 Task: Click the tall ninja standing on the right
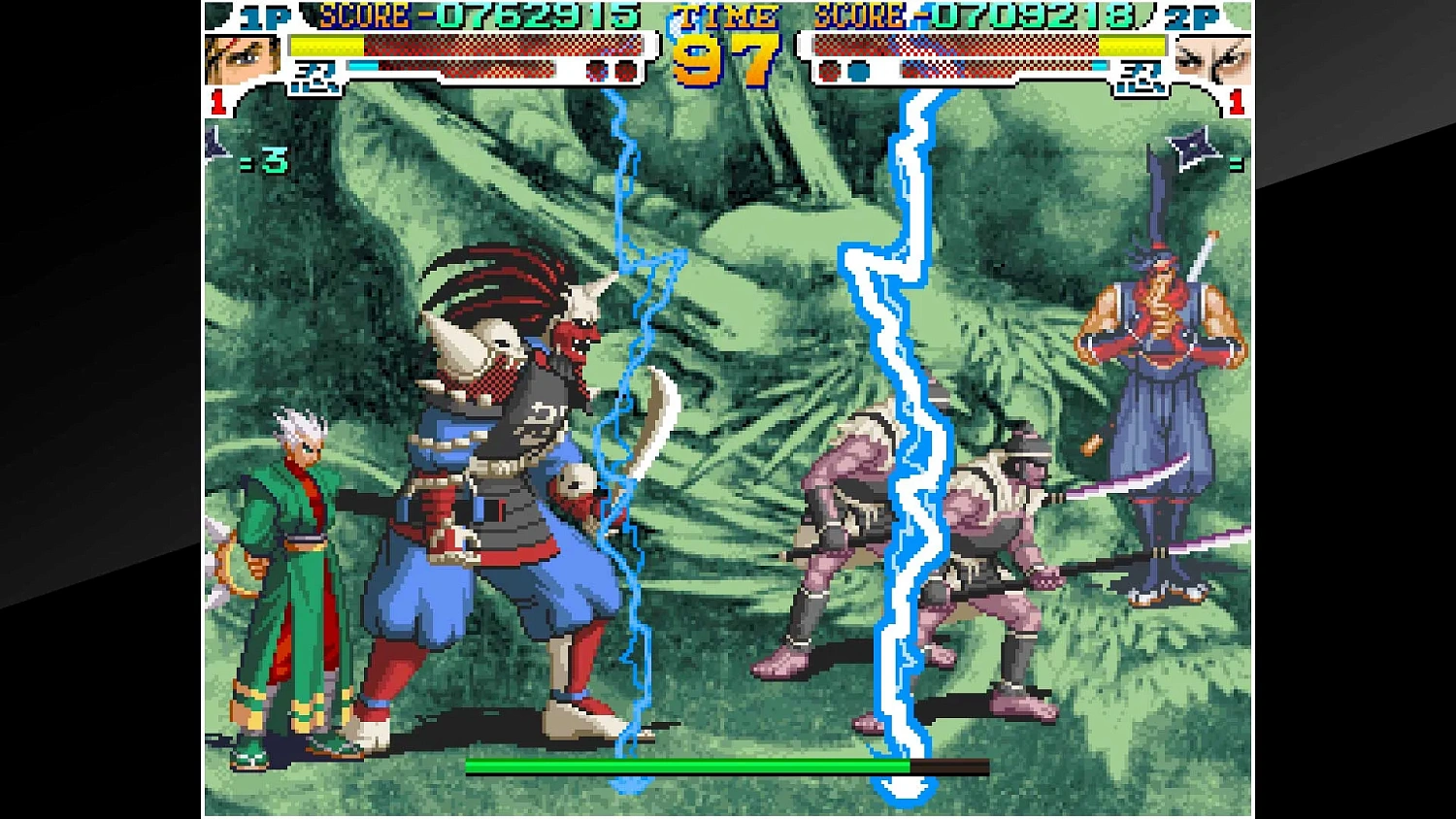pos(1160,417)
